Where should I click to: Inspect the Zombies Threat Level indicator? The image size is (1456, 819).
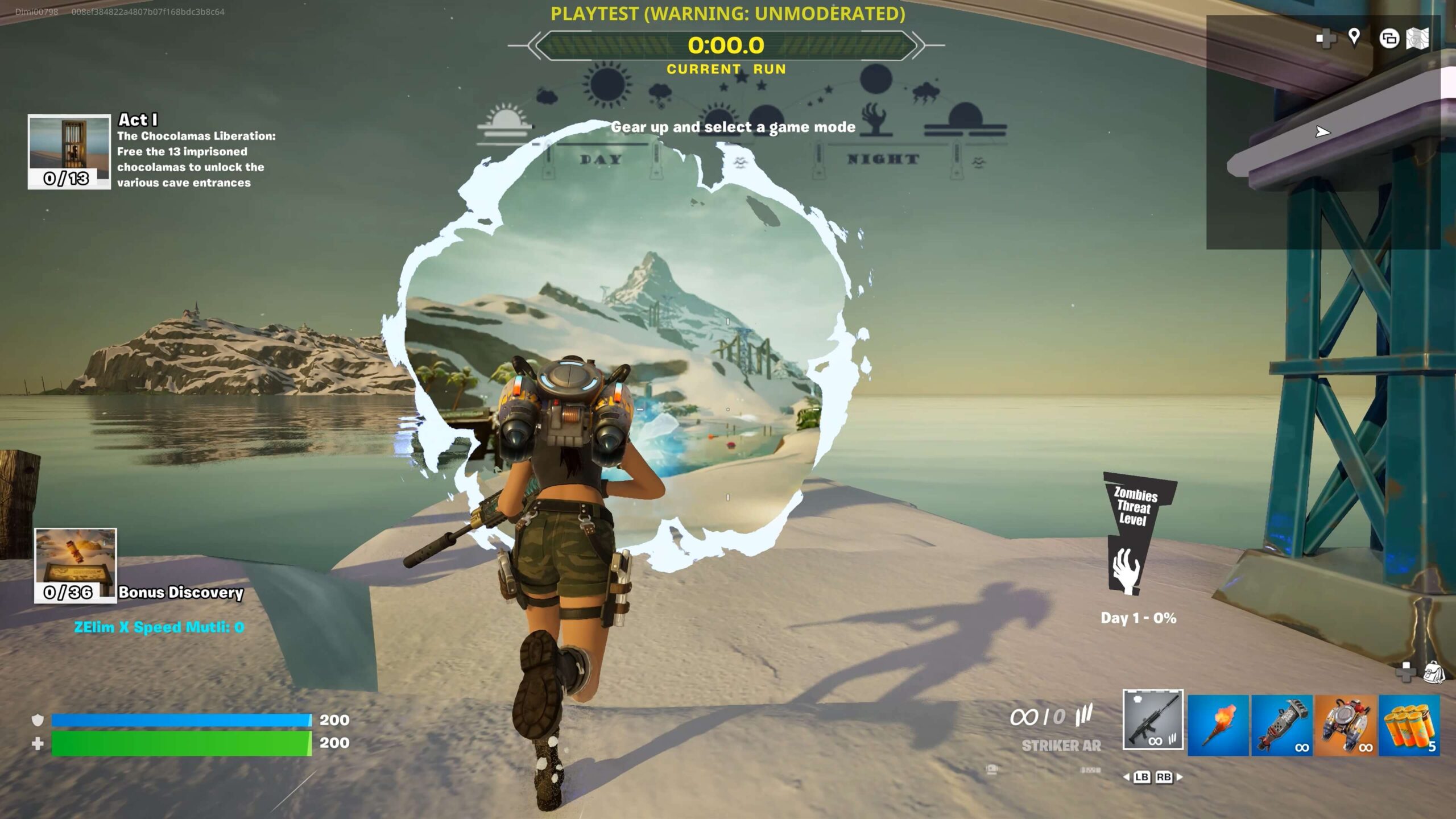tap(1137, 535)
